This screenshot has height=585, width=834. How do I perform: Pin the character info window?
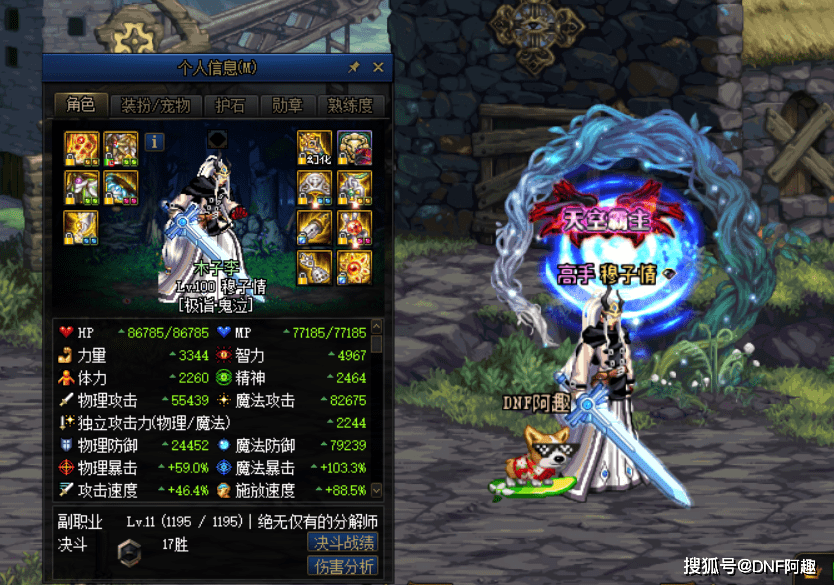(x=353, y=67)
